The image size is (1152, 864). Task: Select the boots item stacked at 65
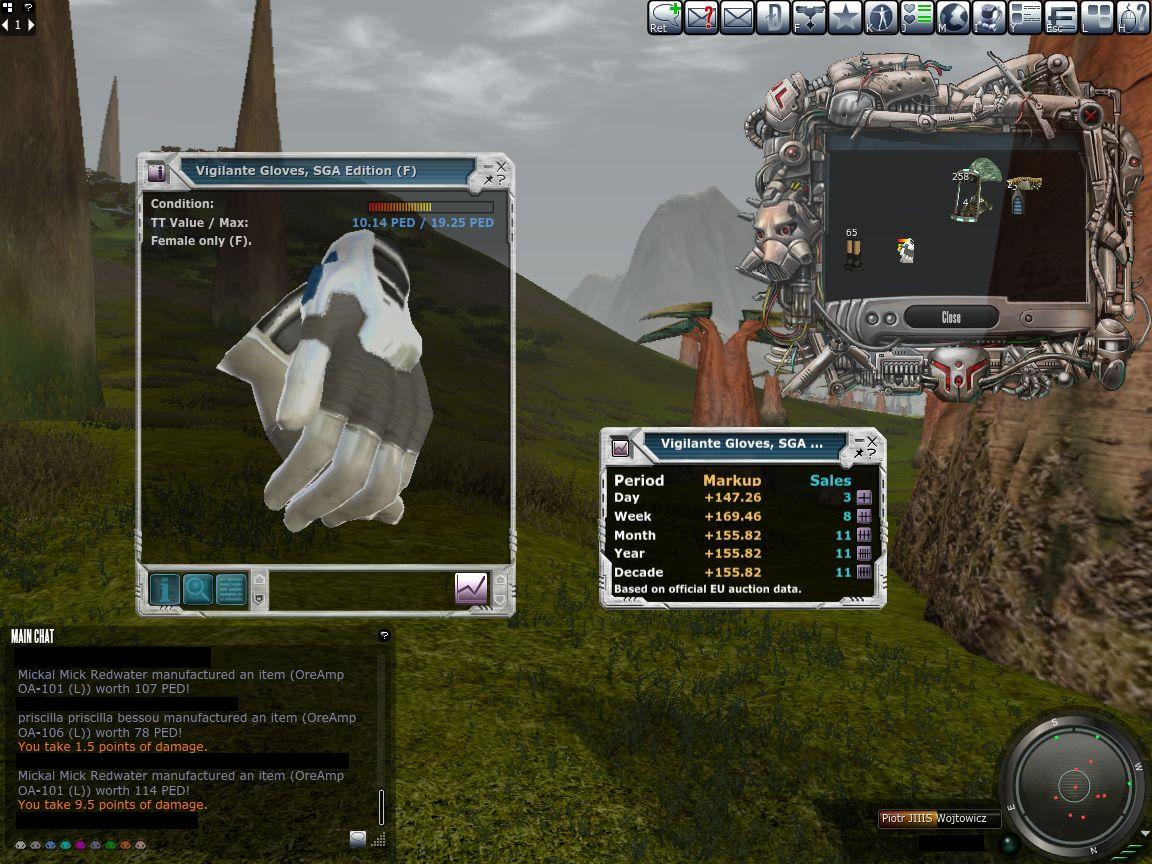pyautogui.click(x=852, y=254)
